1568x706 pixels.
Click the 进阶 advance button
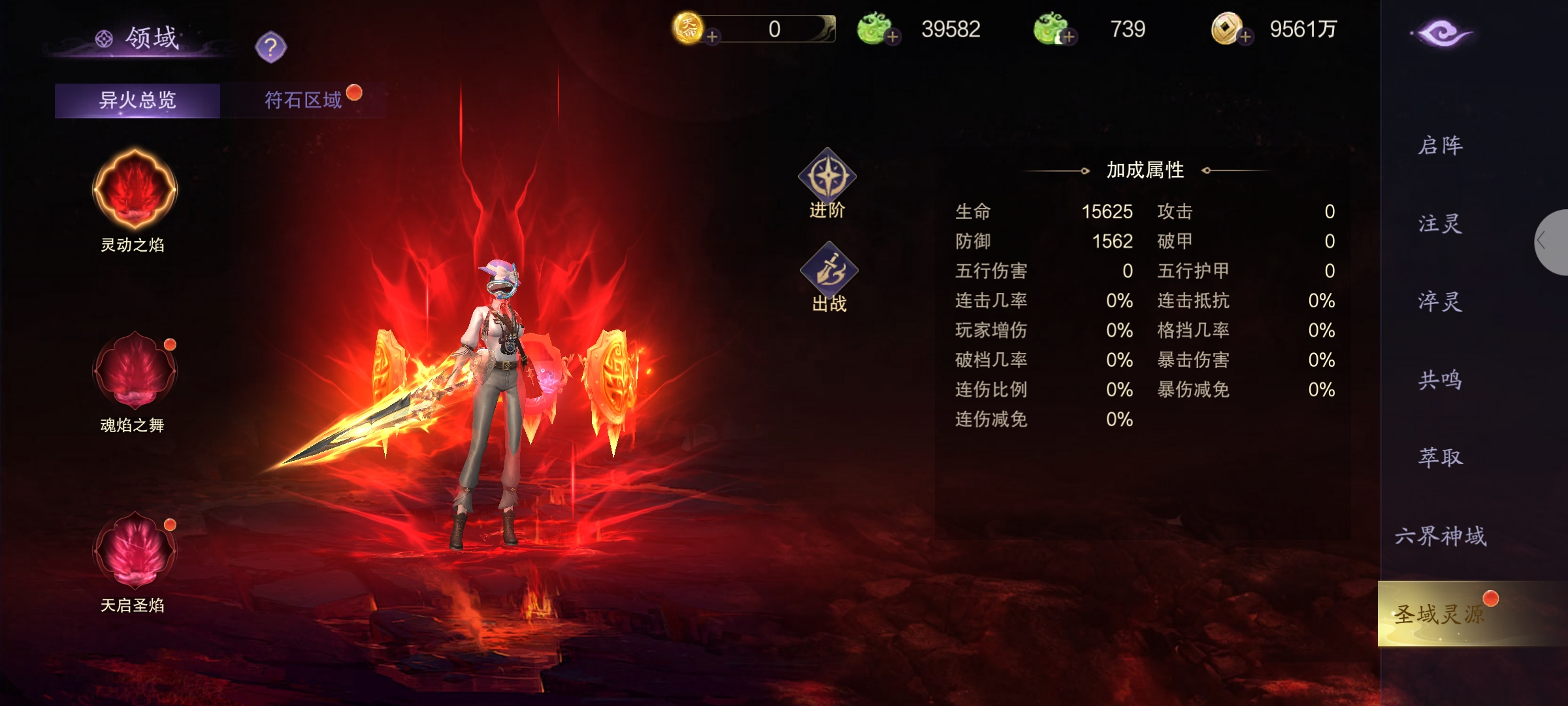point(827,183)
